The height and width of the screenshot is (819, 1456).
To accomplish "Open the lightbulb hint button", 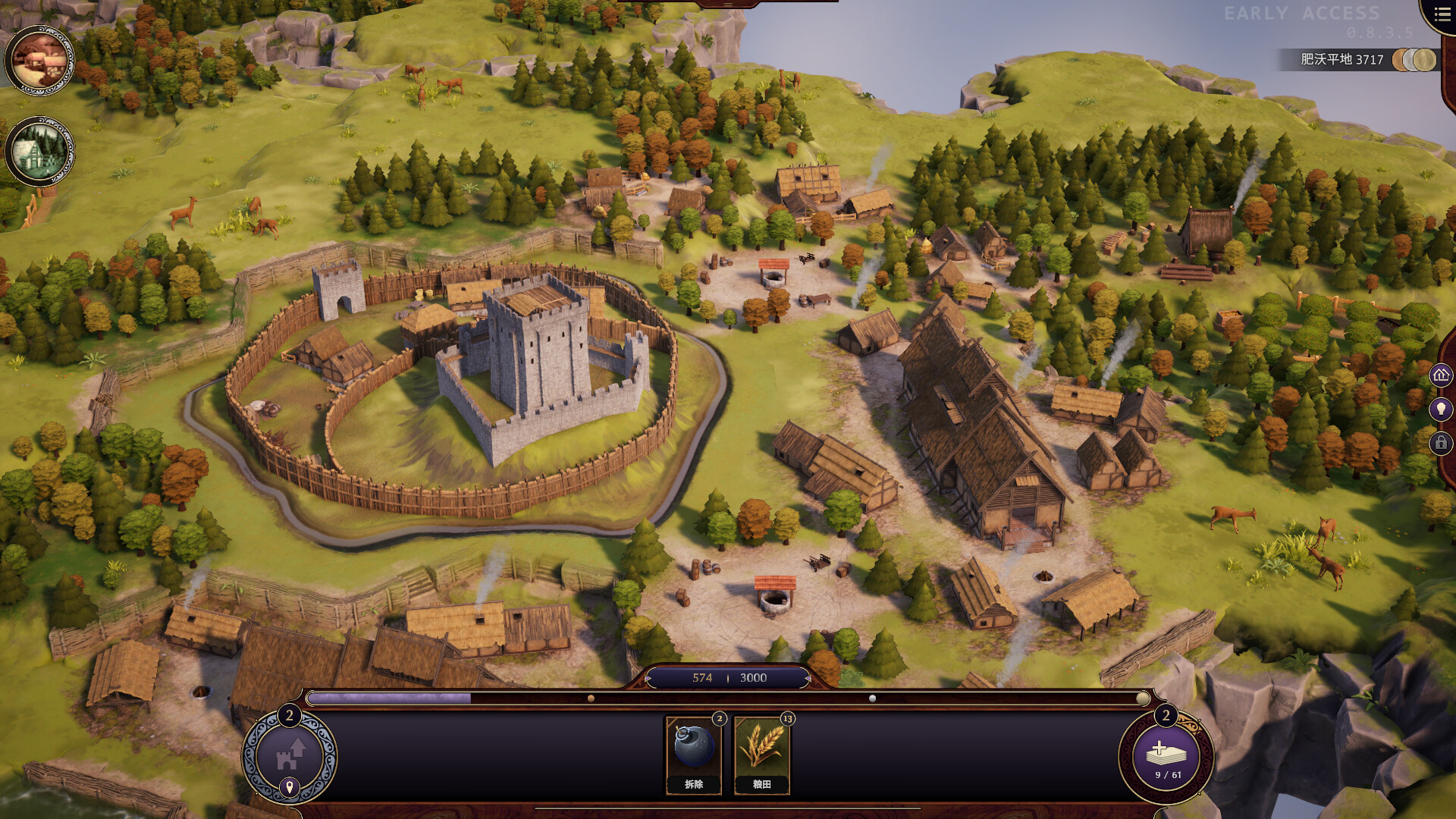I will pos(1441,409).
